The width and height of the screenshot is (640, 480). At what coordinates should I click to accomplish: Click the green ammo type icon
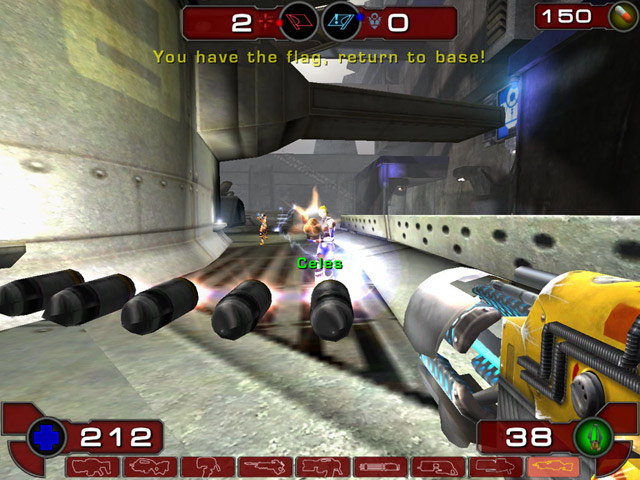(x=593, y=436)
